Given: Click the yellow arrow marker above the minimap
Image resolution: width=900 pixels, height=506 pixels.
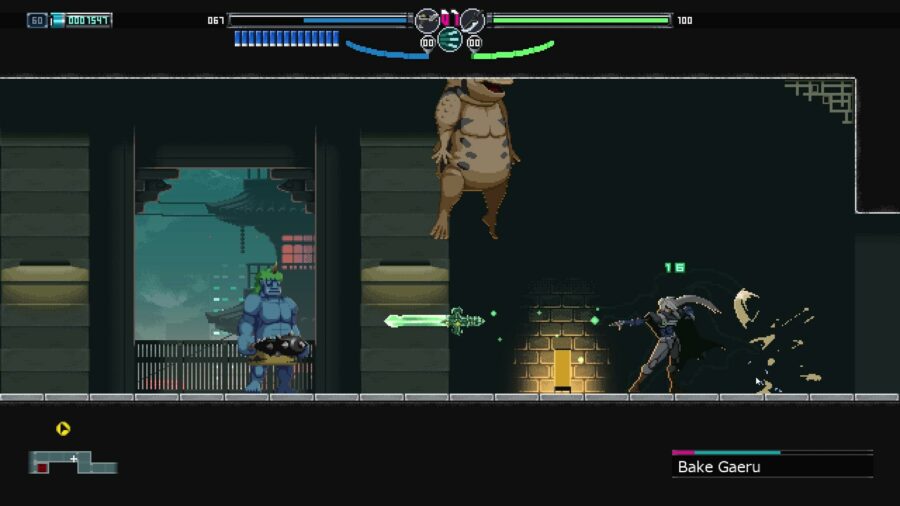Looking at the screenshot, I should point(63,429).
